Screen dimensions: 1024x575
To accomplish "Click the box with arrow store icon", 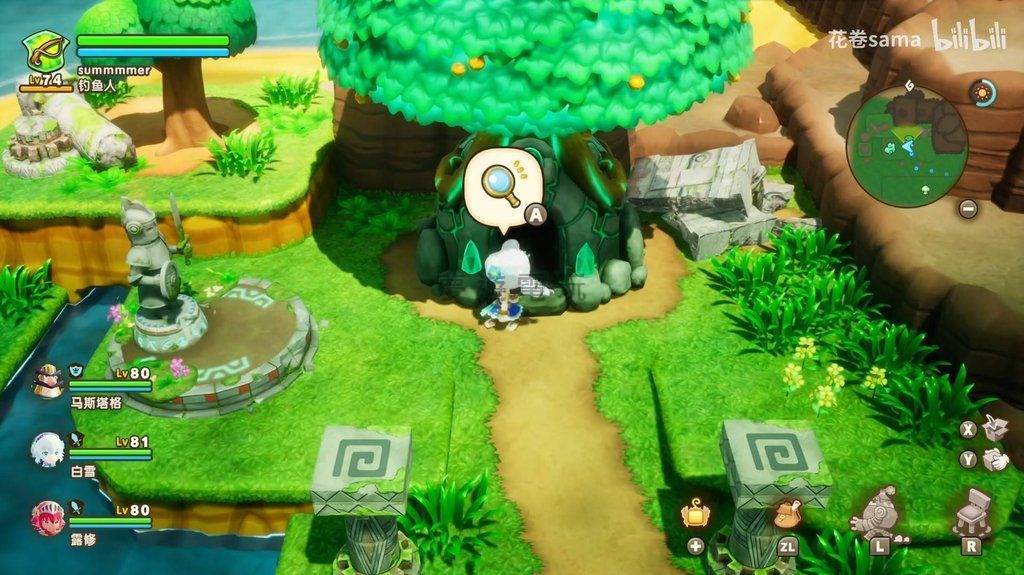I will pyautogui.click(x=995, y=428).
